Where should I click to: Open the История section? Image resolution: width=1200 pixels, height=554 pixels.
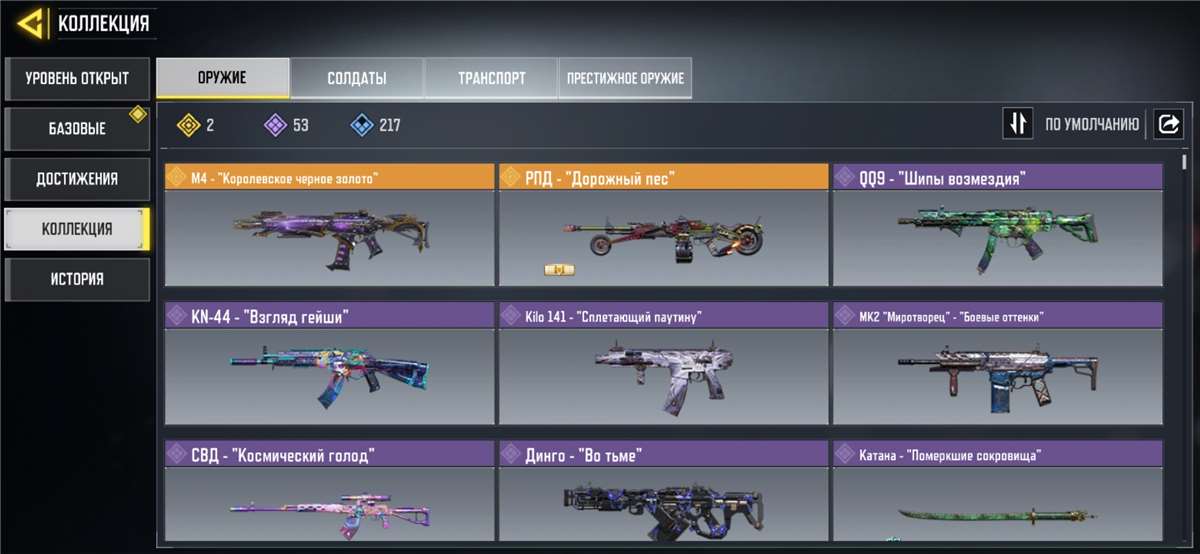[x=77, y=279]
